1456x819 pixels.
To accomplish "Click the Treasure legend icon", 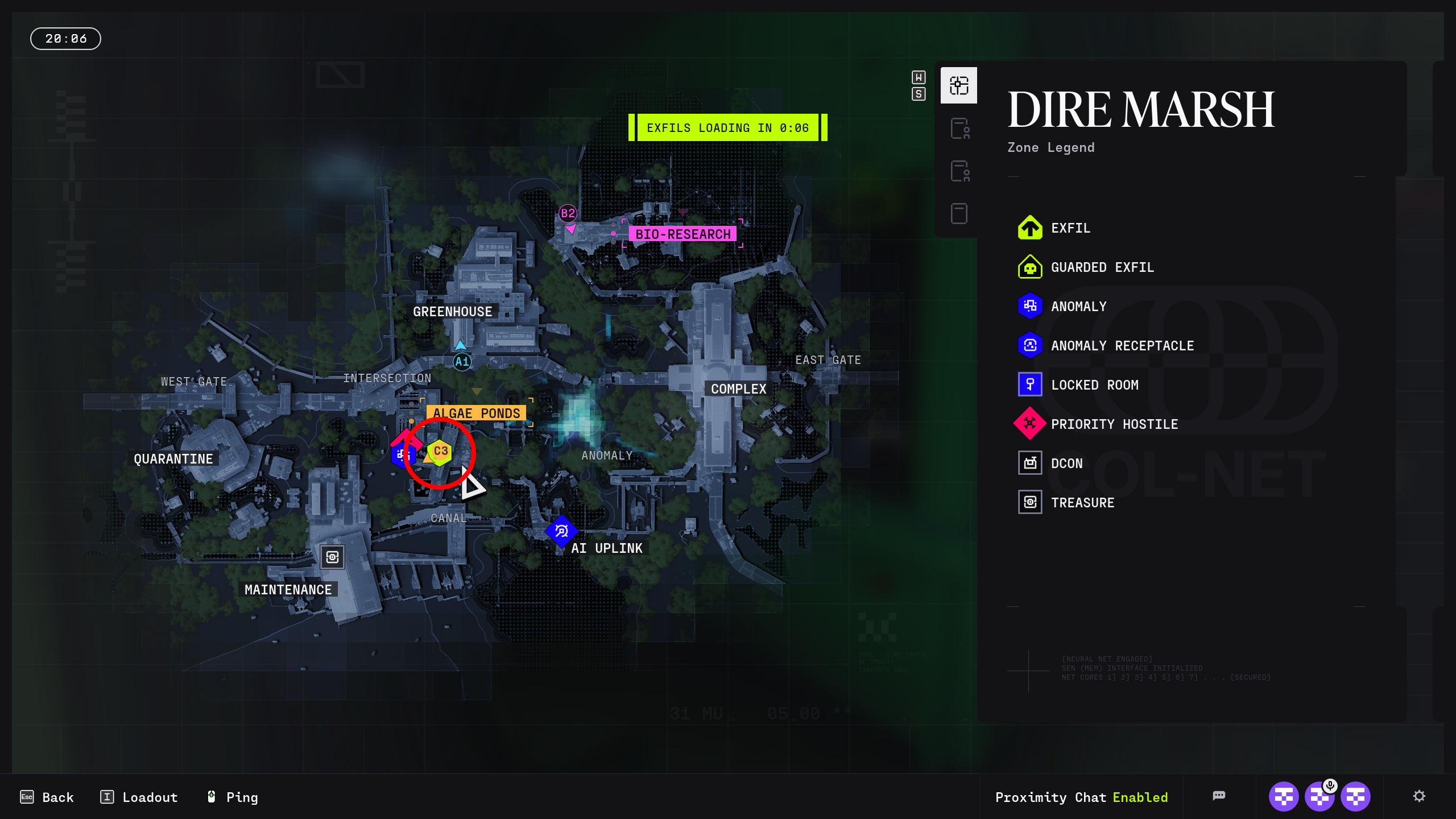I will 1029,502.
